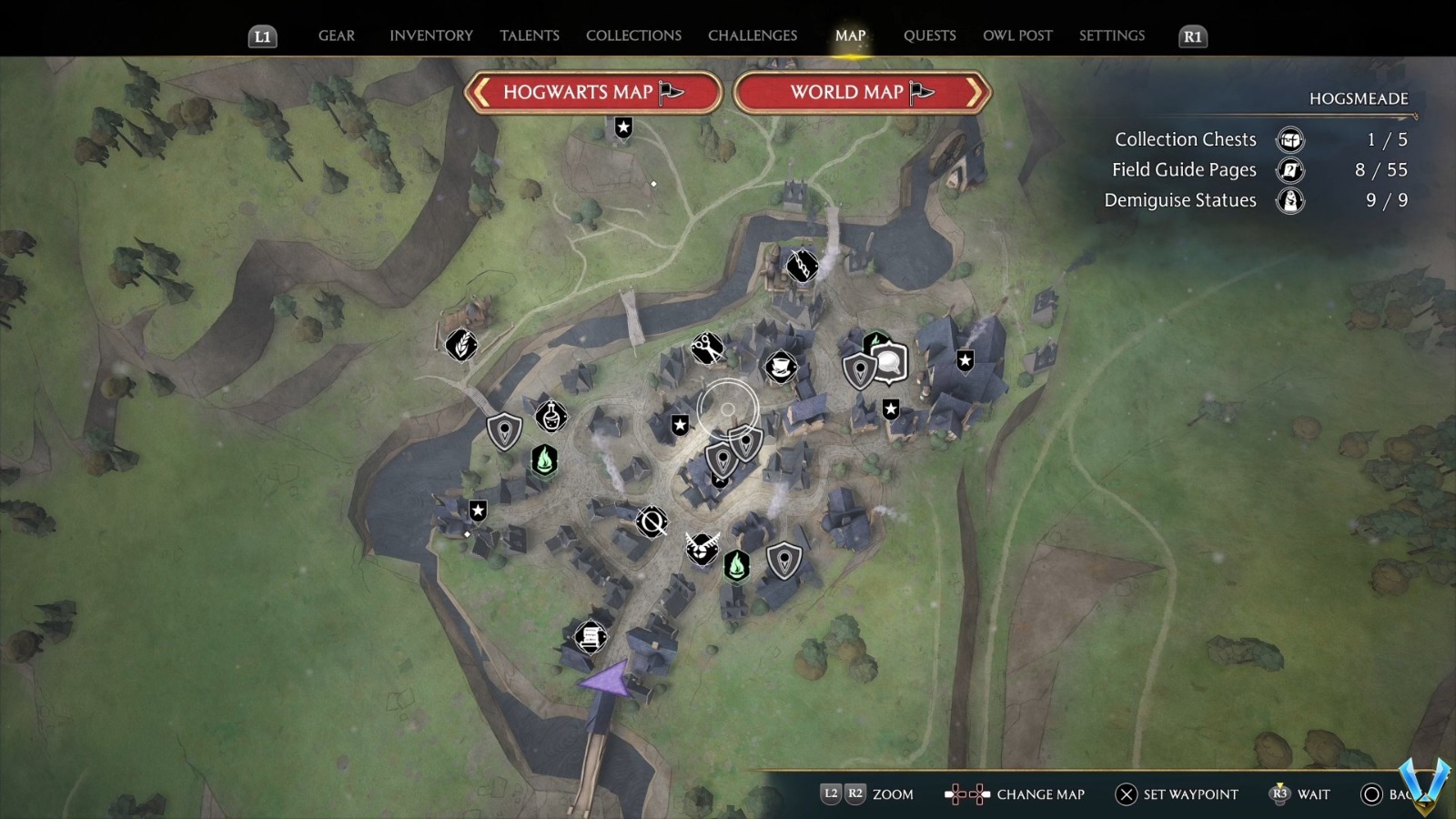This screenshot has height=819, width=1456.
Task: Expand the Hogsmeade collections header arrow
Action: pos(1415,116)
